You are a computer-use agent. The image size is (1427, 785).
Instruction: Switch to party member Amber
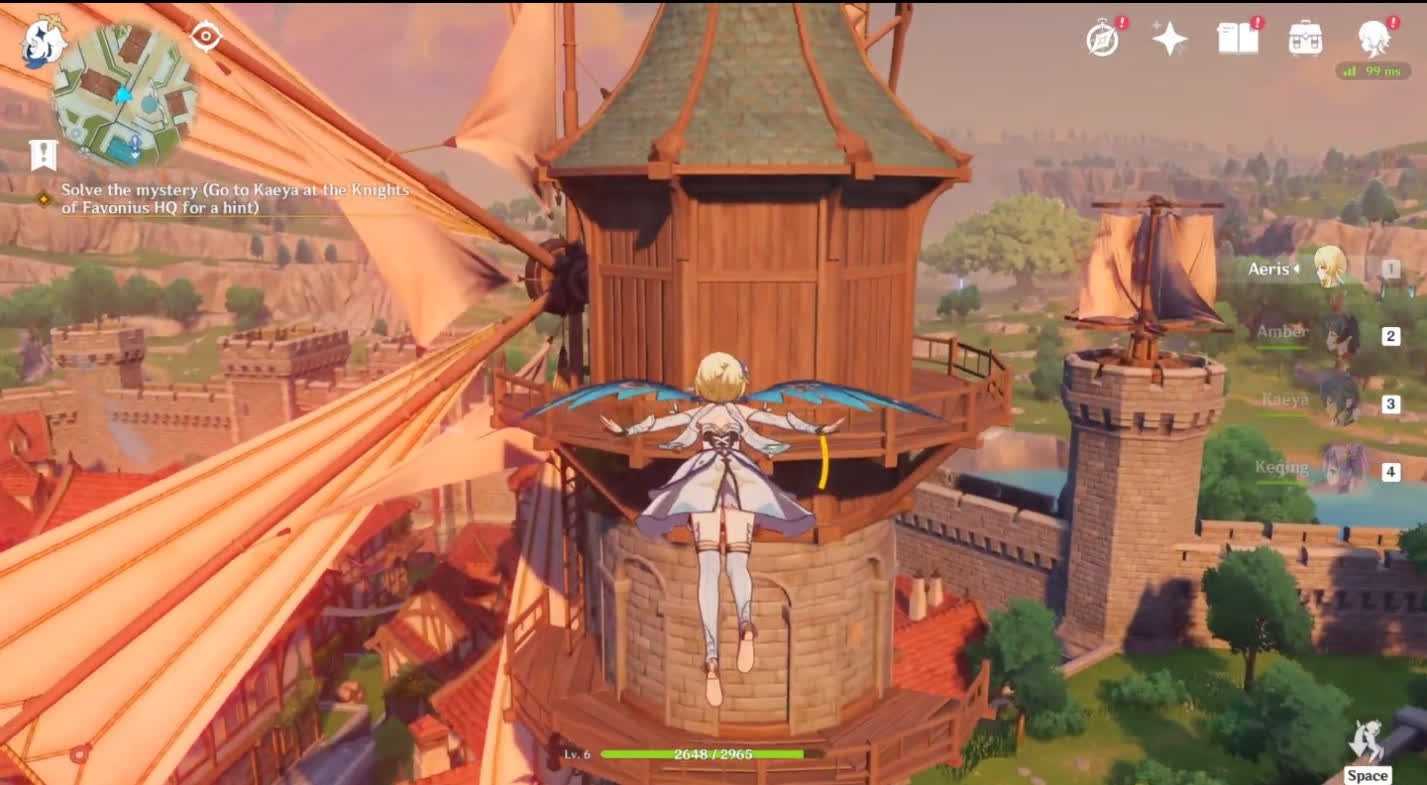click(x=1338, y=335)
